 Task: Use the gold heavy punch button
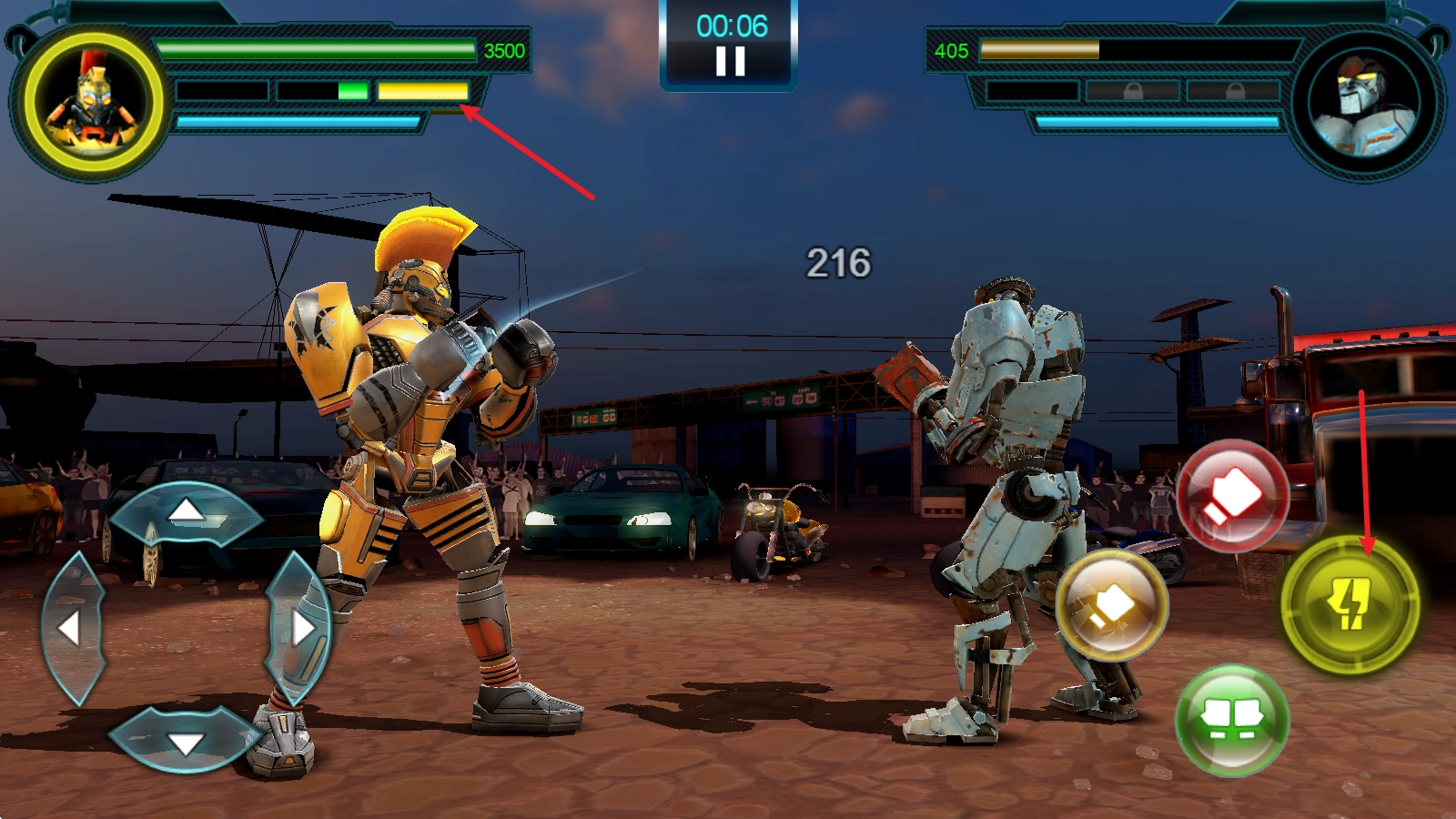[x=1112, y=605]
